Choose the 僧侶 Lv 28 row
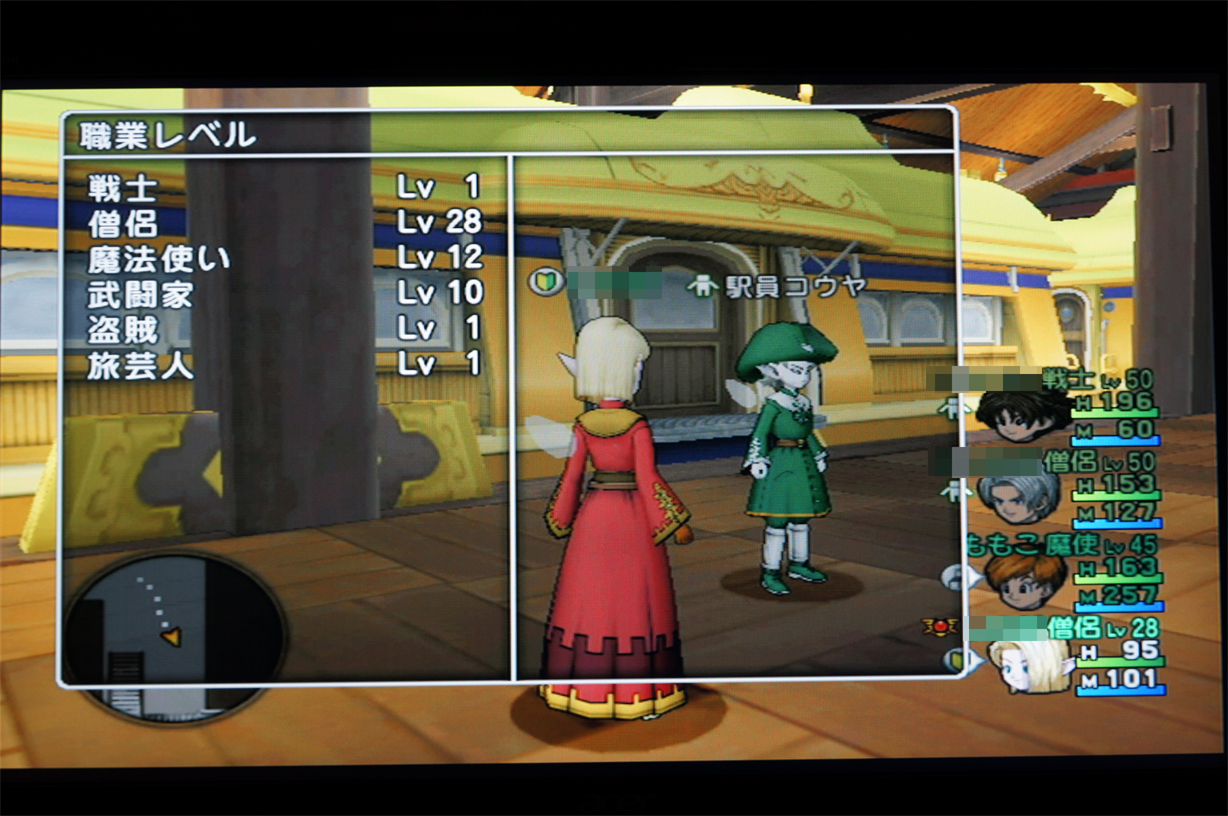Image resolution: width=1228 pixels, height=816 pixels. click(x=285, y=222)
